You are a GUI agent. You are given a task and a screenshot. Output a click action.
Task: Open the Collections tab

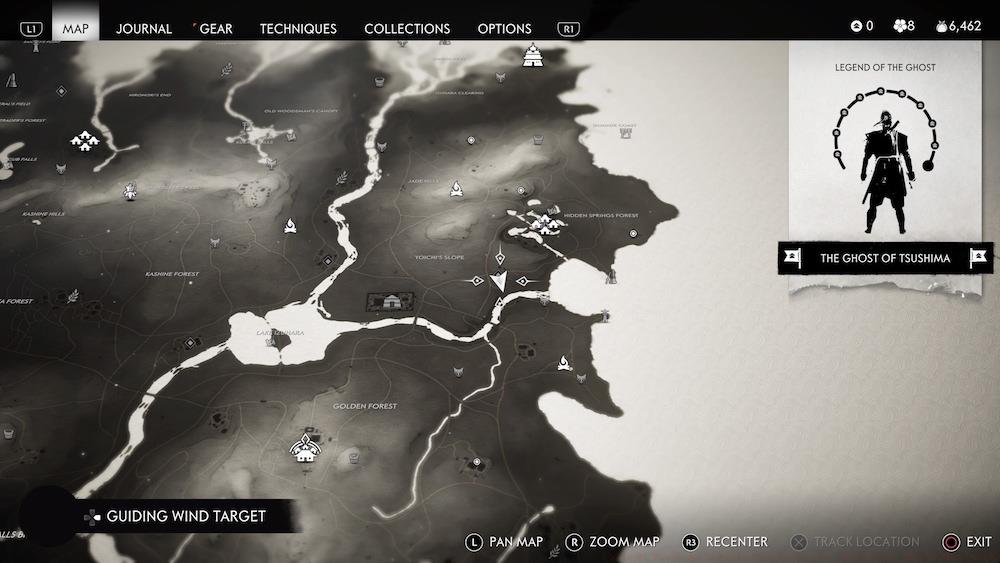click(407, 28)
